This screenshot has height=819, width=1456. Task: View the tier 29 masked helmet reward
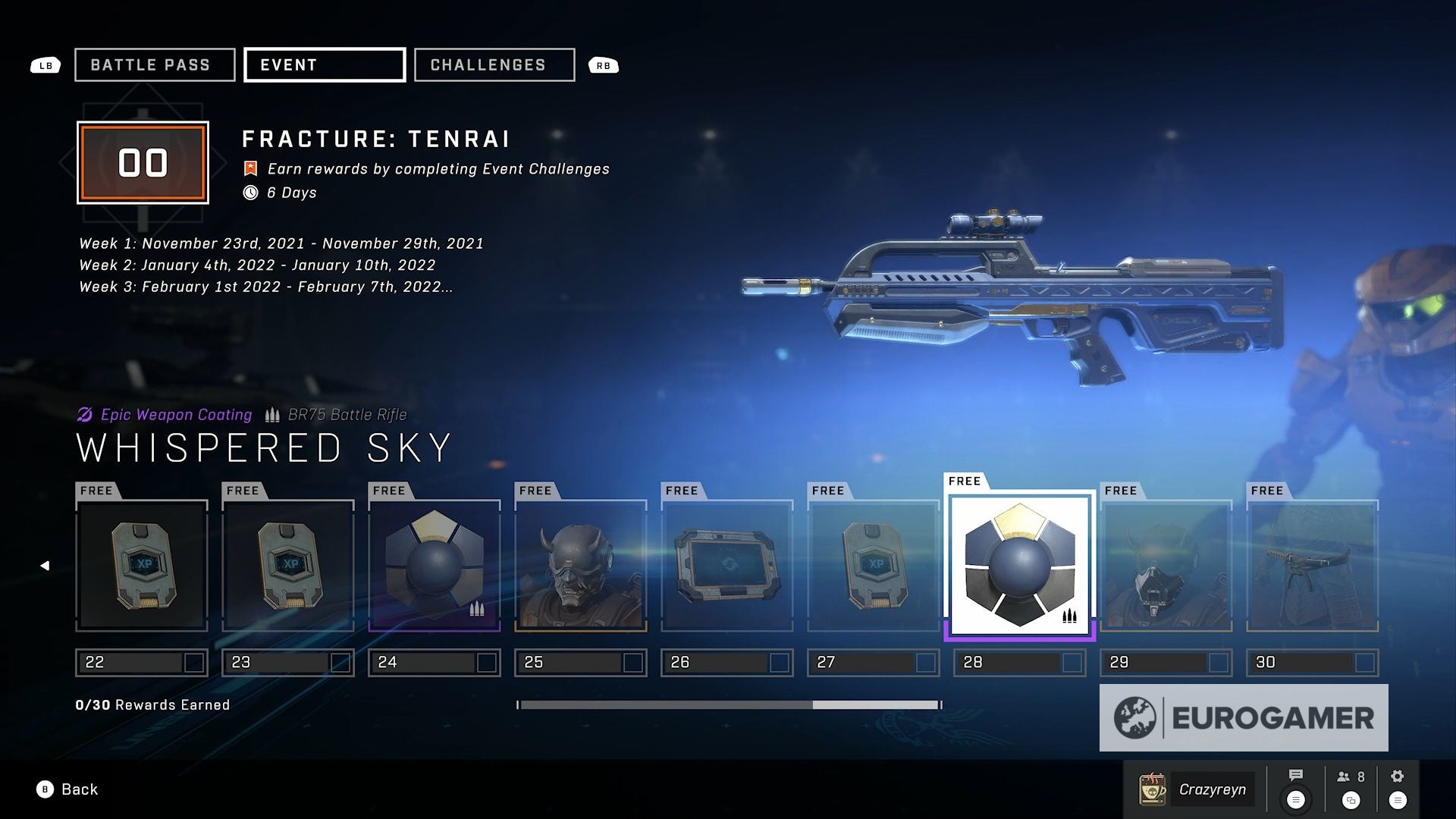click(1166, 566)
